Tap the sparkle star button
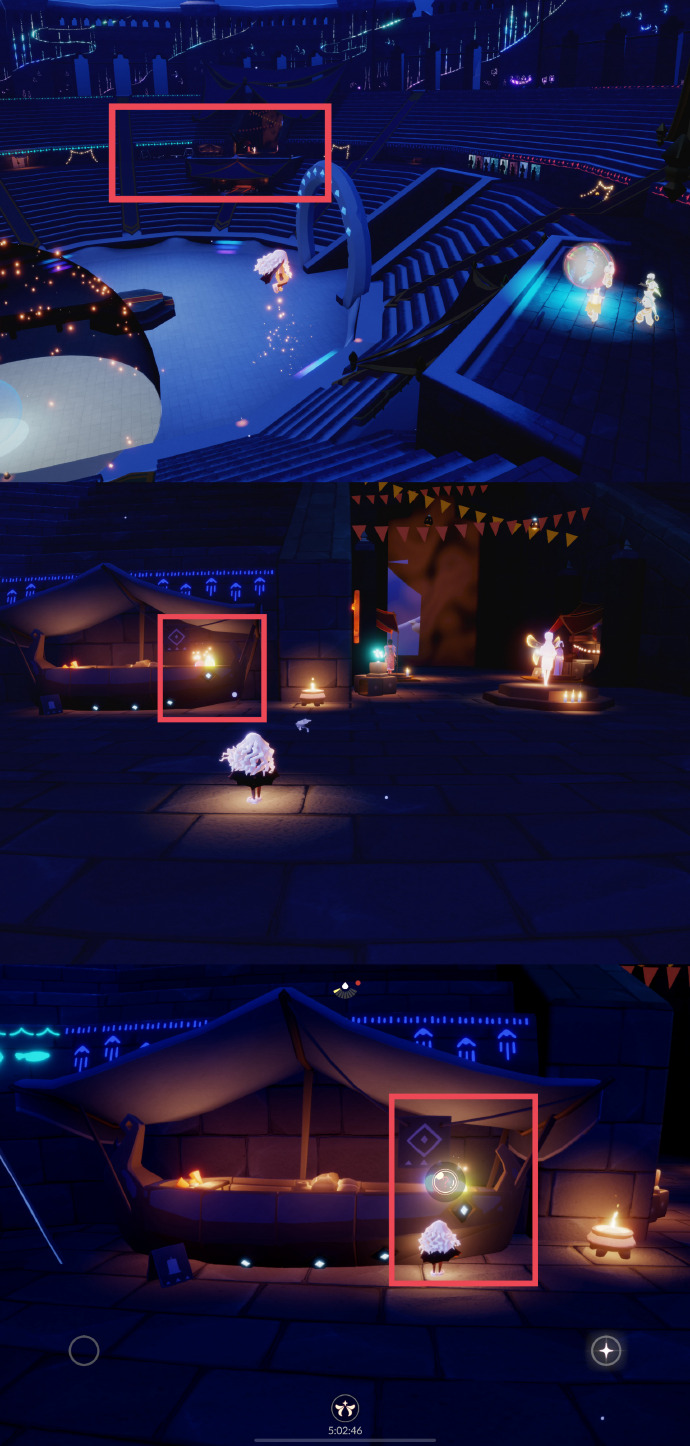This screenshot has height=1446, width=690. (605, 1352)
